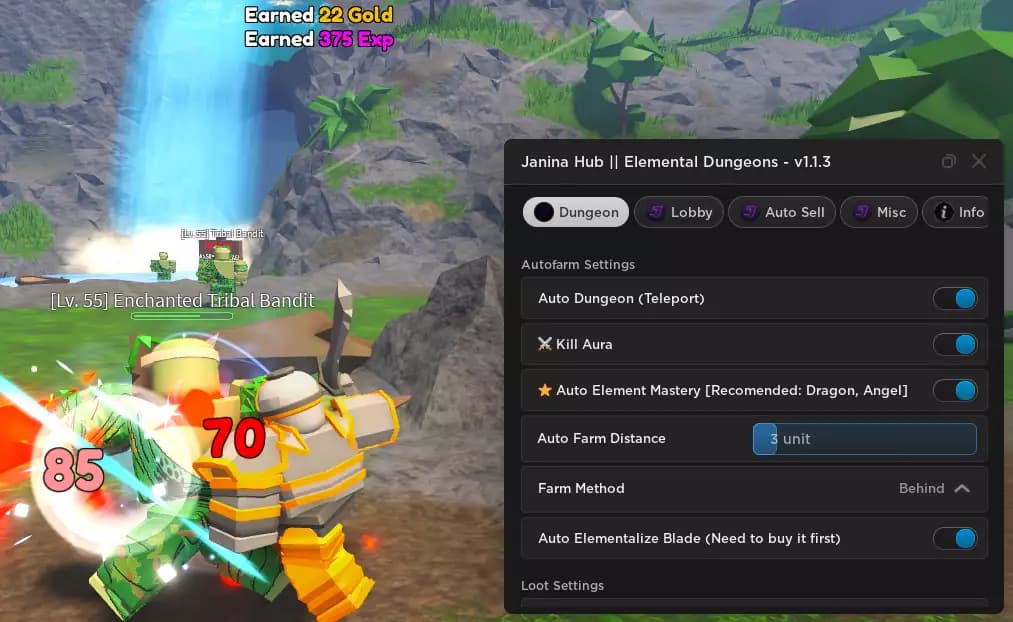Click the Auto Farm Distance slider
1013x622 pixels.
tap(864, 439)
